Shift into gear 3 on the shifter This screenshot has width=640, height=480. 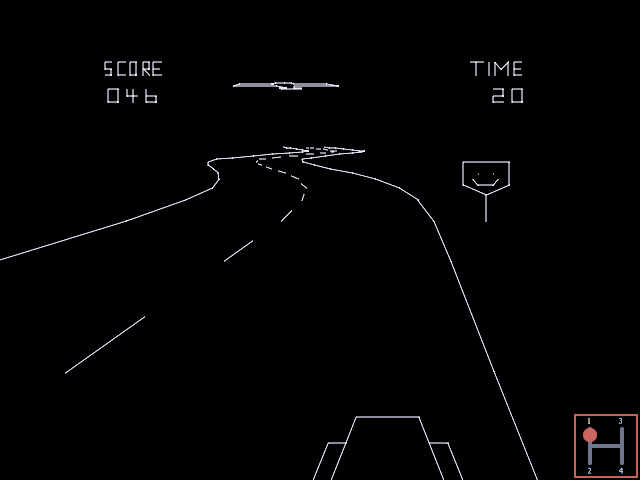(621, 428)
